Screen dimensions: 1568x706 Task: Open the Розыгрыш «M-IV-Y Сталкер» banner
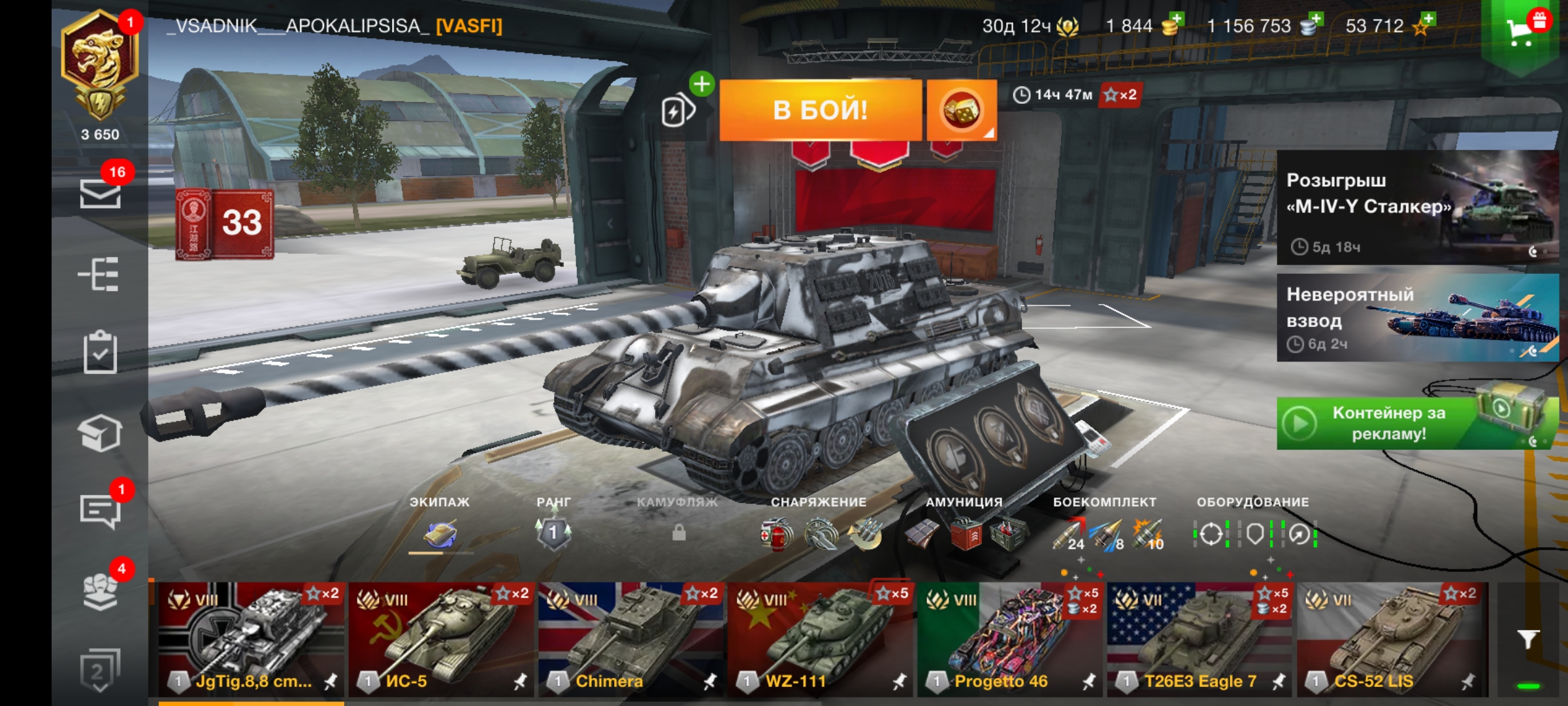tap(1416, 207)
